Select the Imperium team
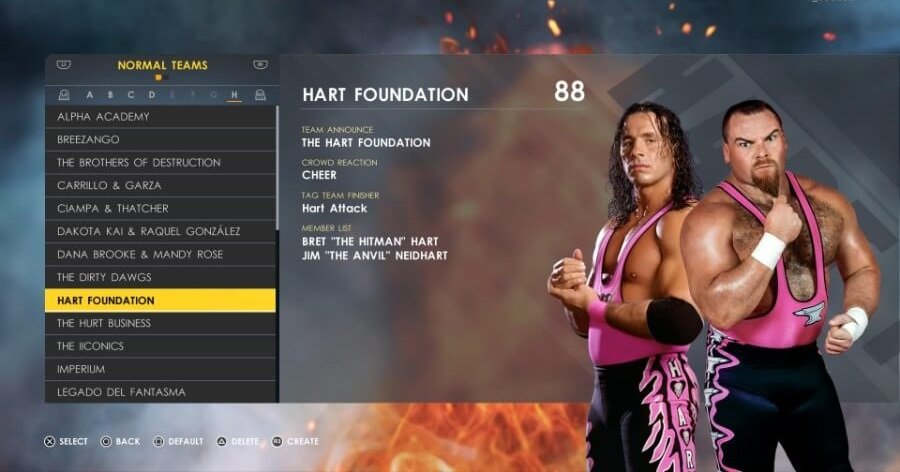 pyautogui.click(x=160, y=370)
